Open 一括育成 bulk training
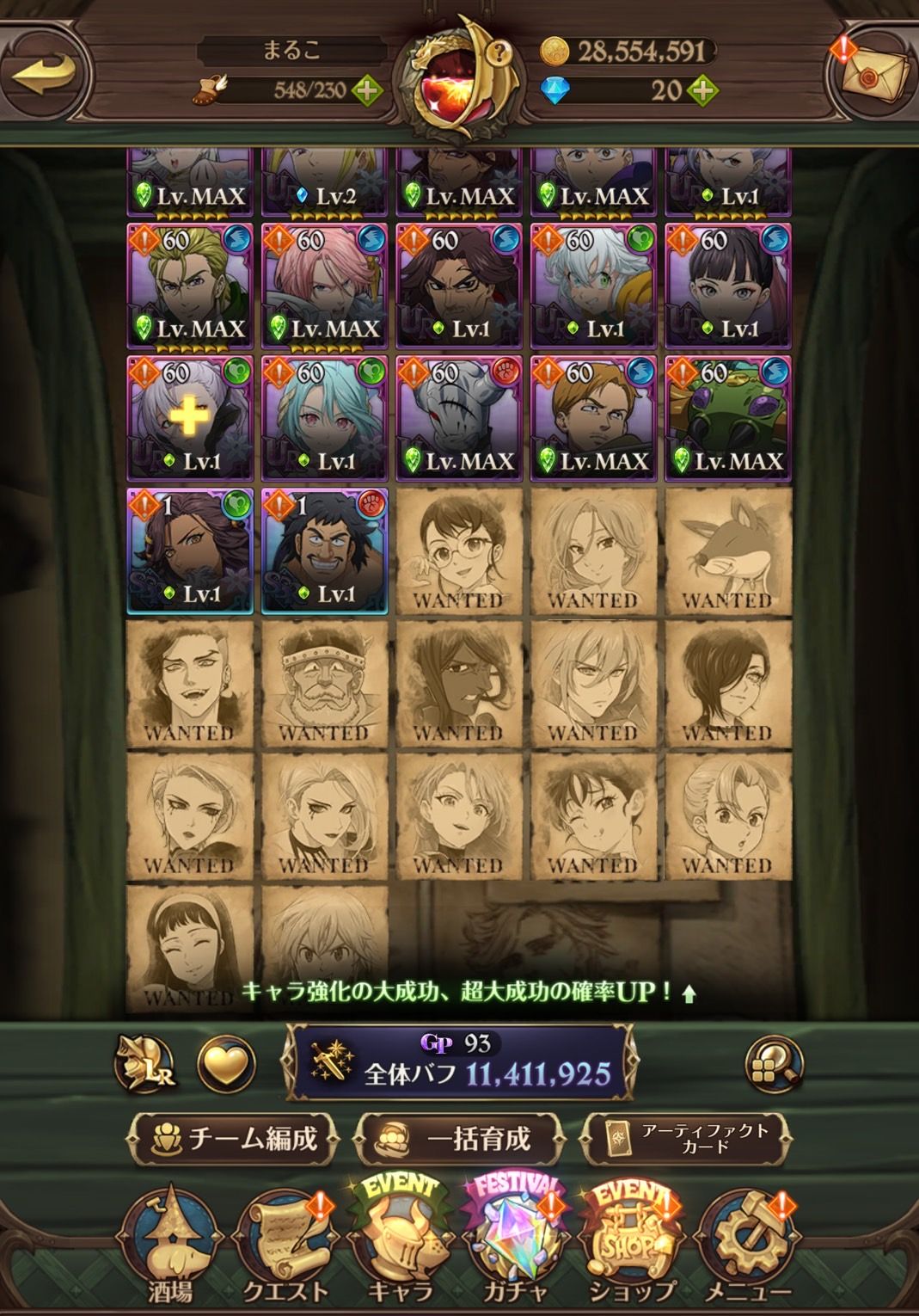Viewport: 919px width, 1316px height. pyautogui.click(x=459, y=1139)
